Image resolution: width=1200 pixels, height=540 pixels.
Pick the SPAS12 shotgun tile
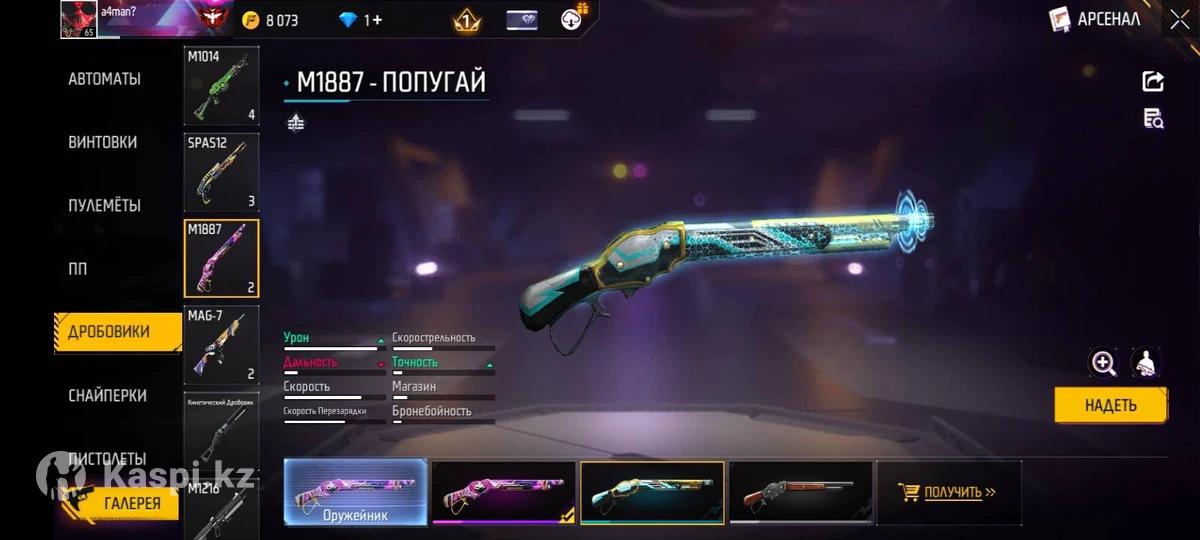[221, 172]
